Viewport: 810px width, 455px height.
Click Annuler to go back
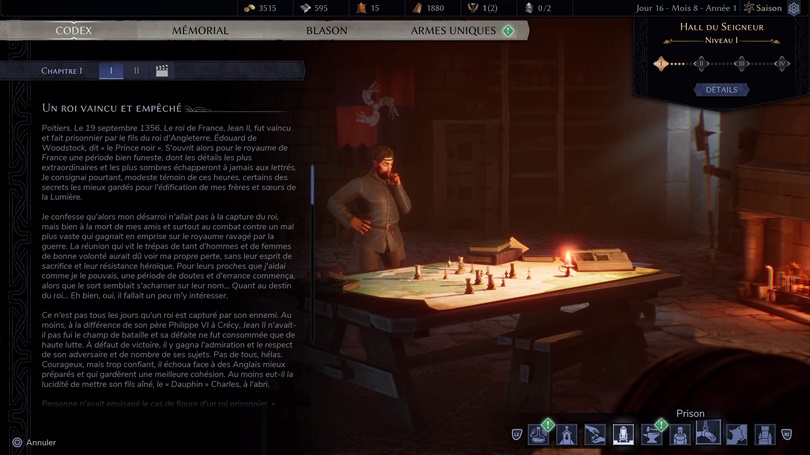[x=34, y=442]
